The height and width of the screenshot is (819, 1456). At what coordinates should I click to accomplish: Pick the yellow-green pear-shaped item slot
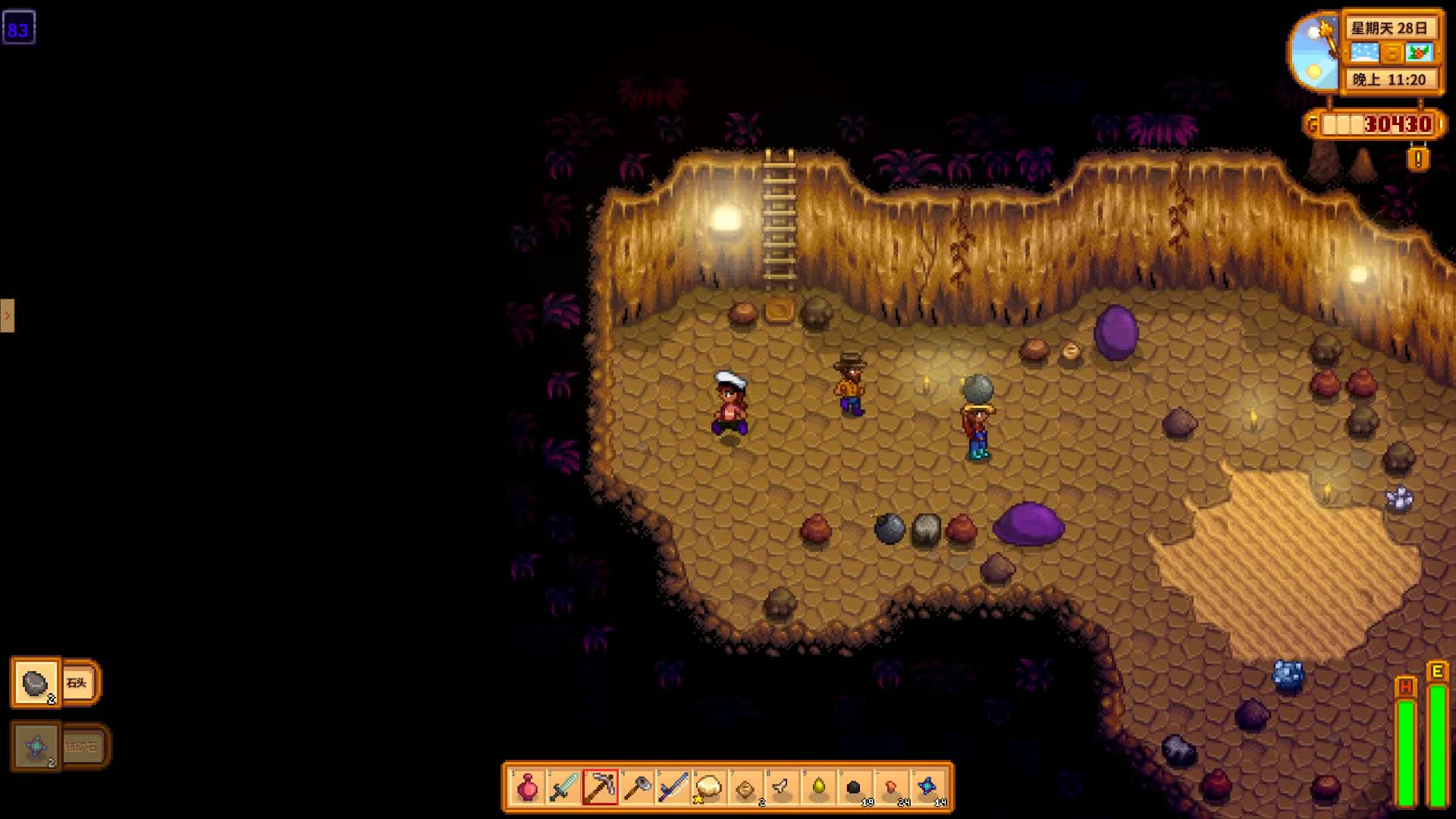coord(818,788)
